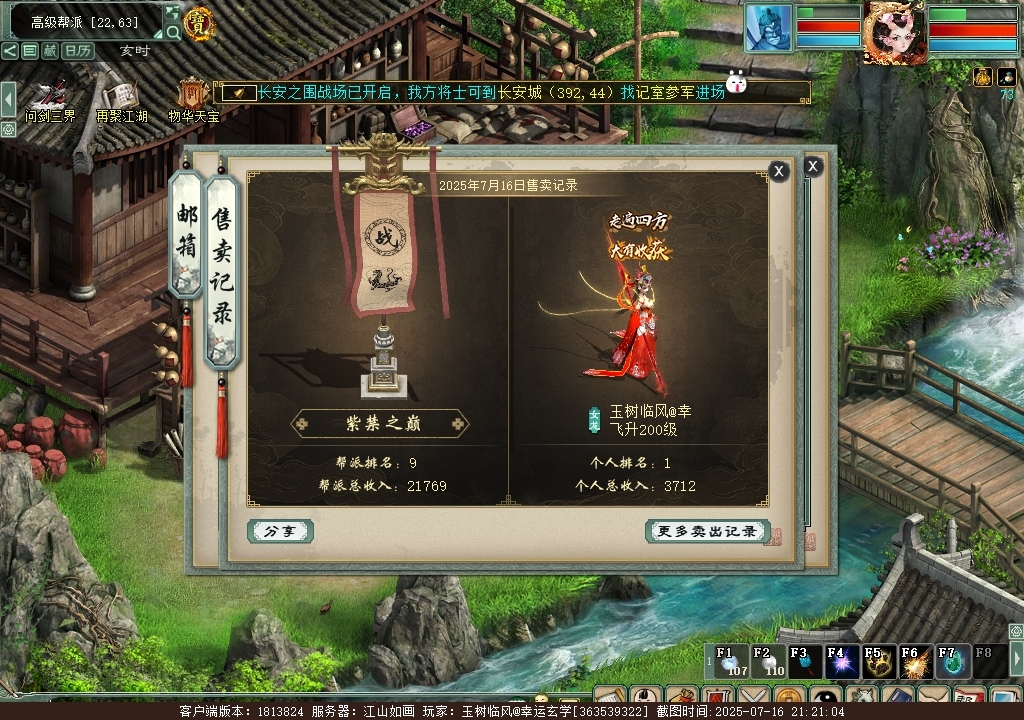This screenshot has height=720, width=1024.
Task: Activate the F5 golden paw skill
Action: click(x=879, y=662)
